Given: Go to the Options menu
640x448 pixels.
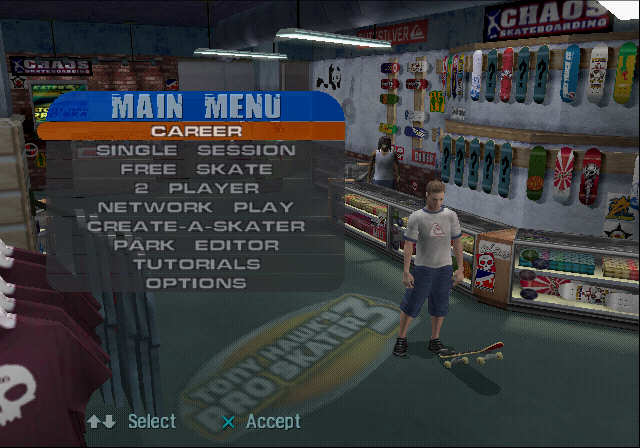Looking at the screenshot, I should [x=196, y=283].
